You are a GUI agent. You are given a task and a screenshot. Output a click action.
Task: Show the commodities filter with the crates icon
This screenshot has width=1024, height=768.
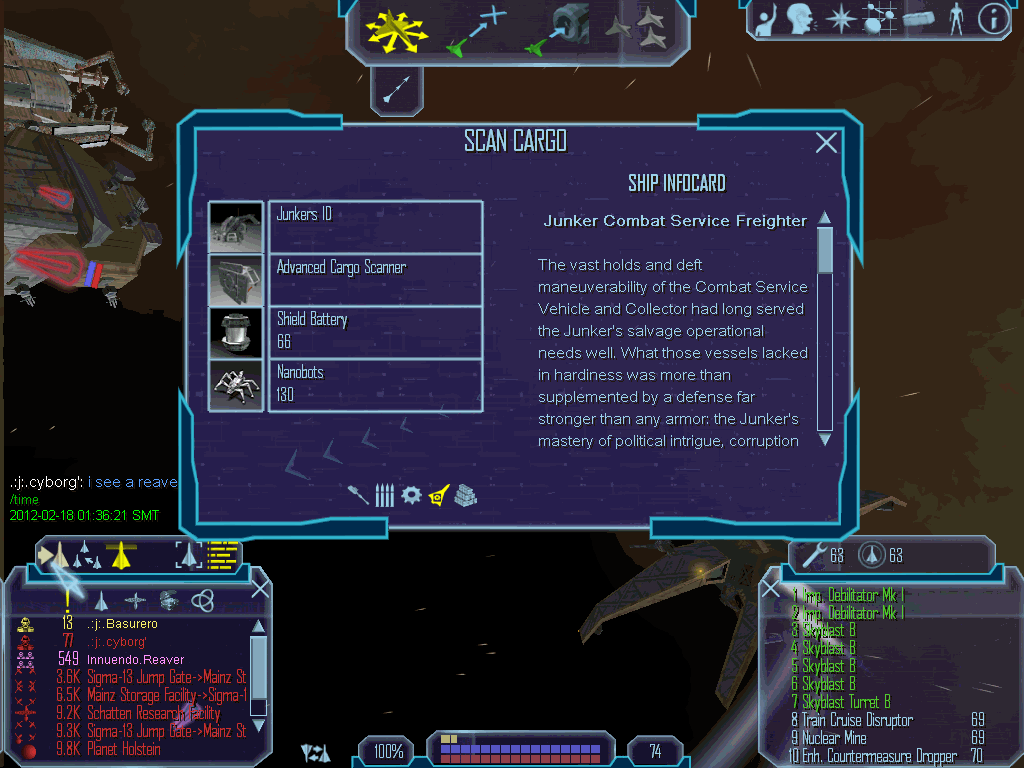tap(466, 495)
